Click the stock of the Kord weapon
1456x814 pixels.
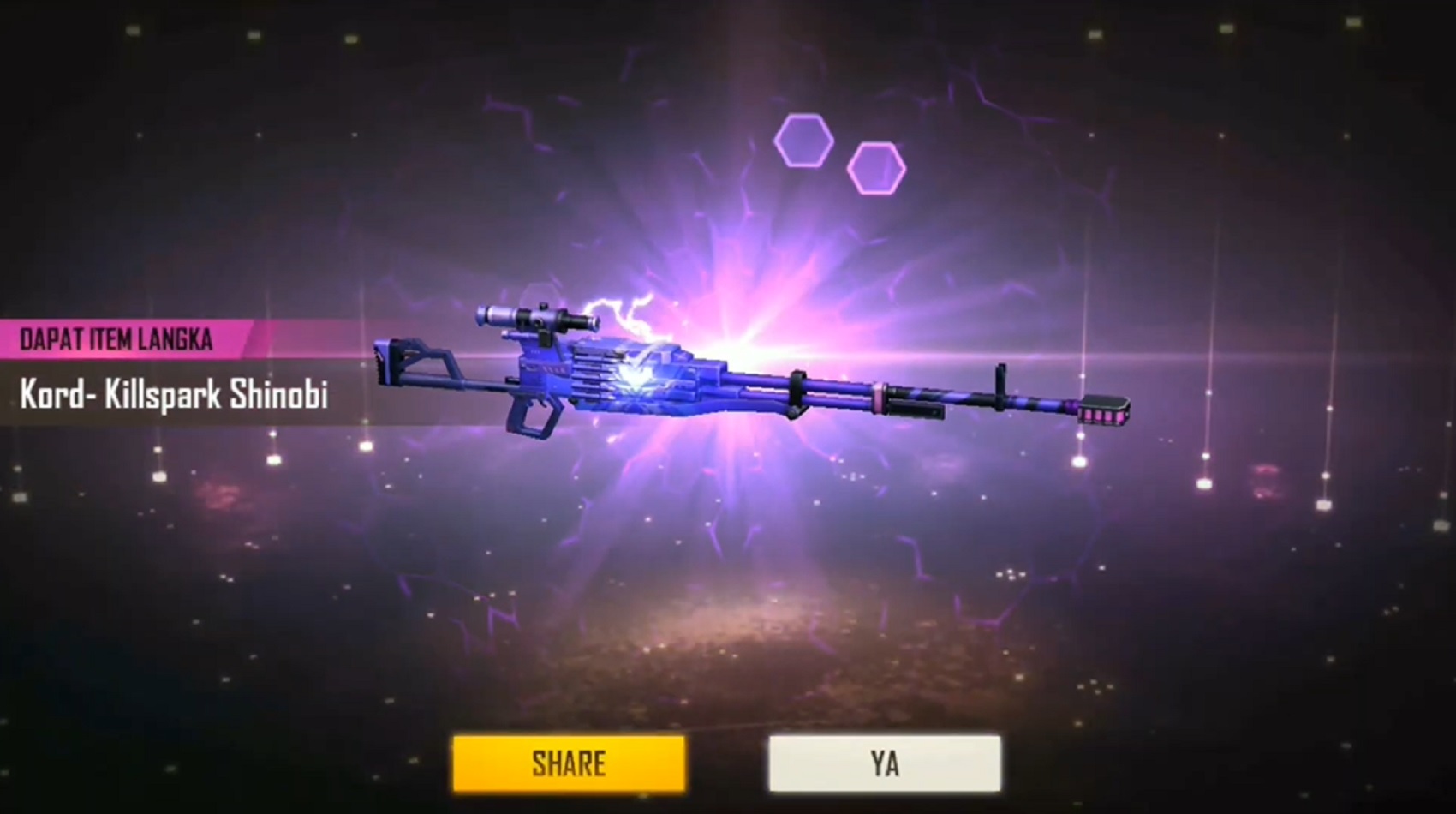click(411, 360)
